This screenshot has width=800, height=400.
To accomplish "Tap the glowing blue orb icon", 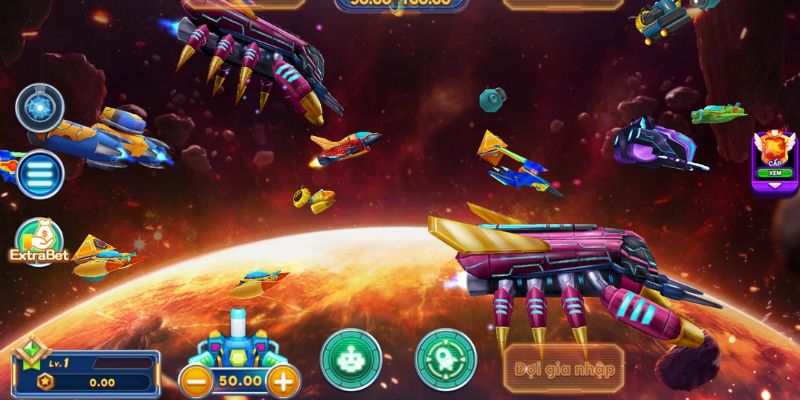I will pyautogui.click(x=40, y=107).
